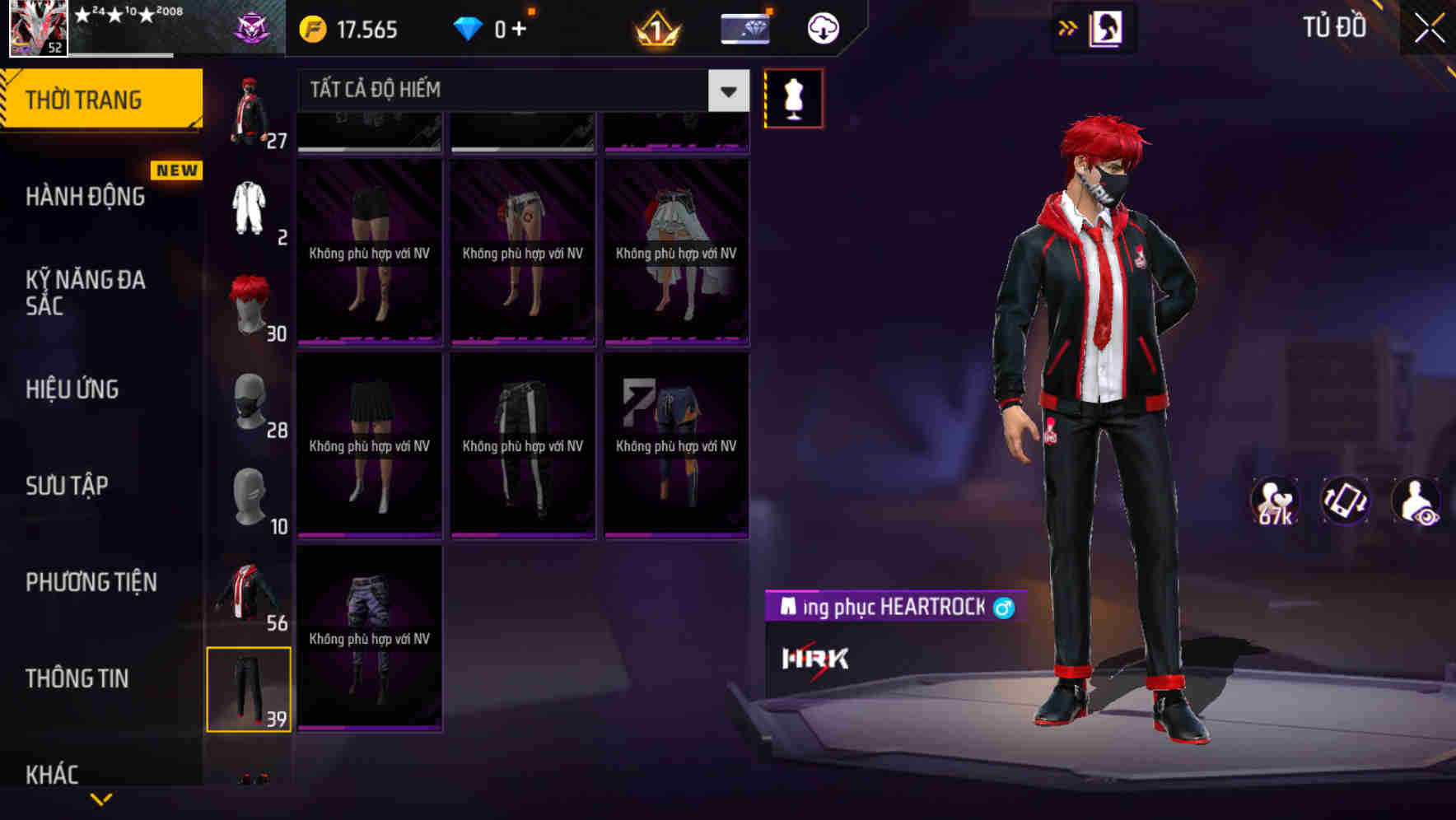Screen dimensions: 1456x820
Task: Select the equipped pants thumbnail with yellow border
Action: (249, 690)
